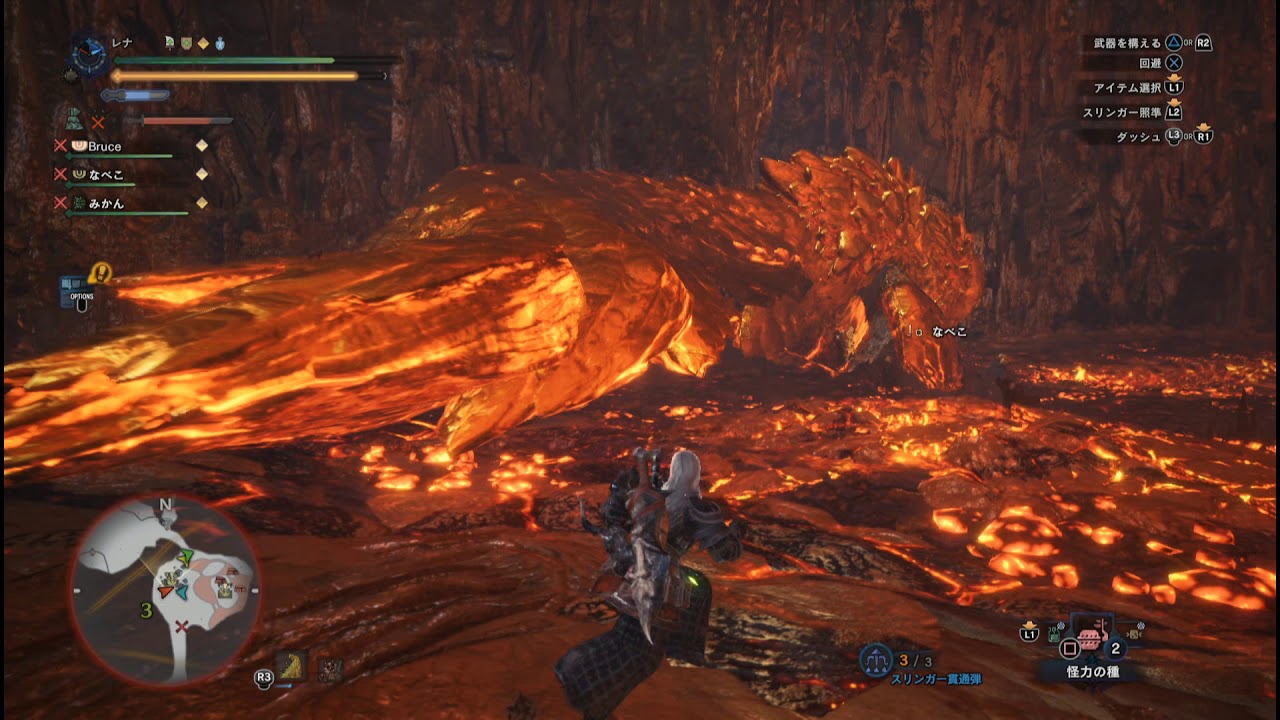Click the slinger piercing ammo icon

[x=875, y=660]
